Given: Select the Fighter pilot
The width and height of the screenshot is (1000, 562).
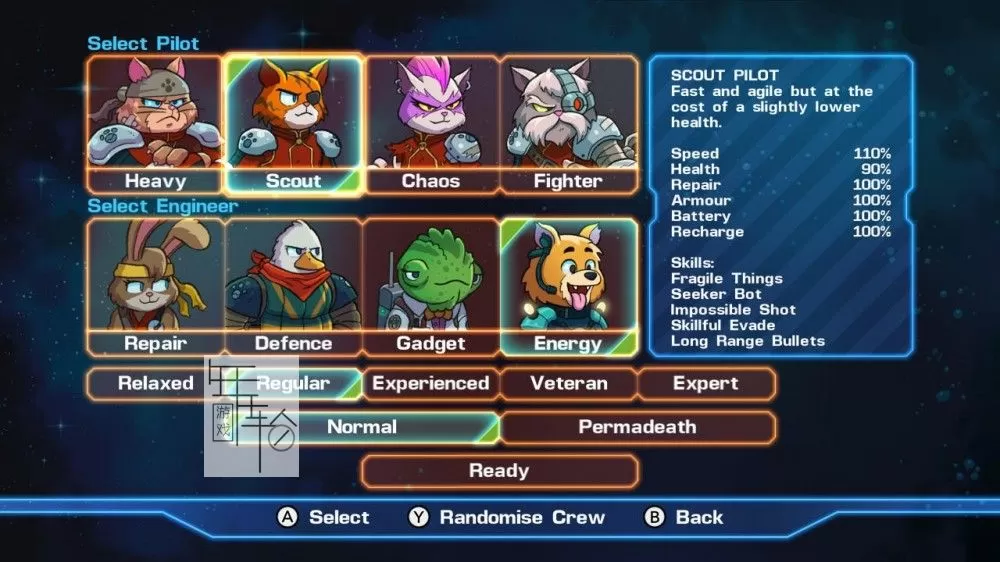Looking at the screenshot, I should point(568,125).
